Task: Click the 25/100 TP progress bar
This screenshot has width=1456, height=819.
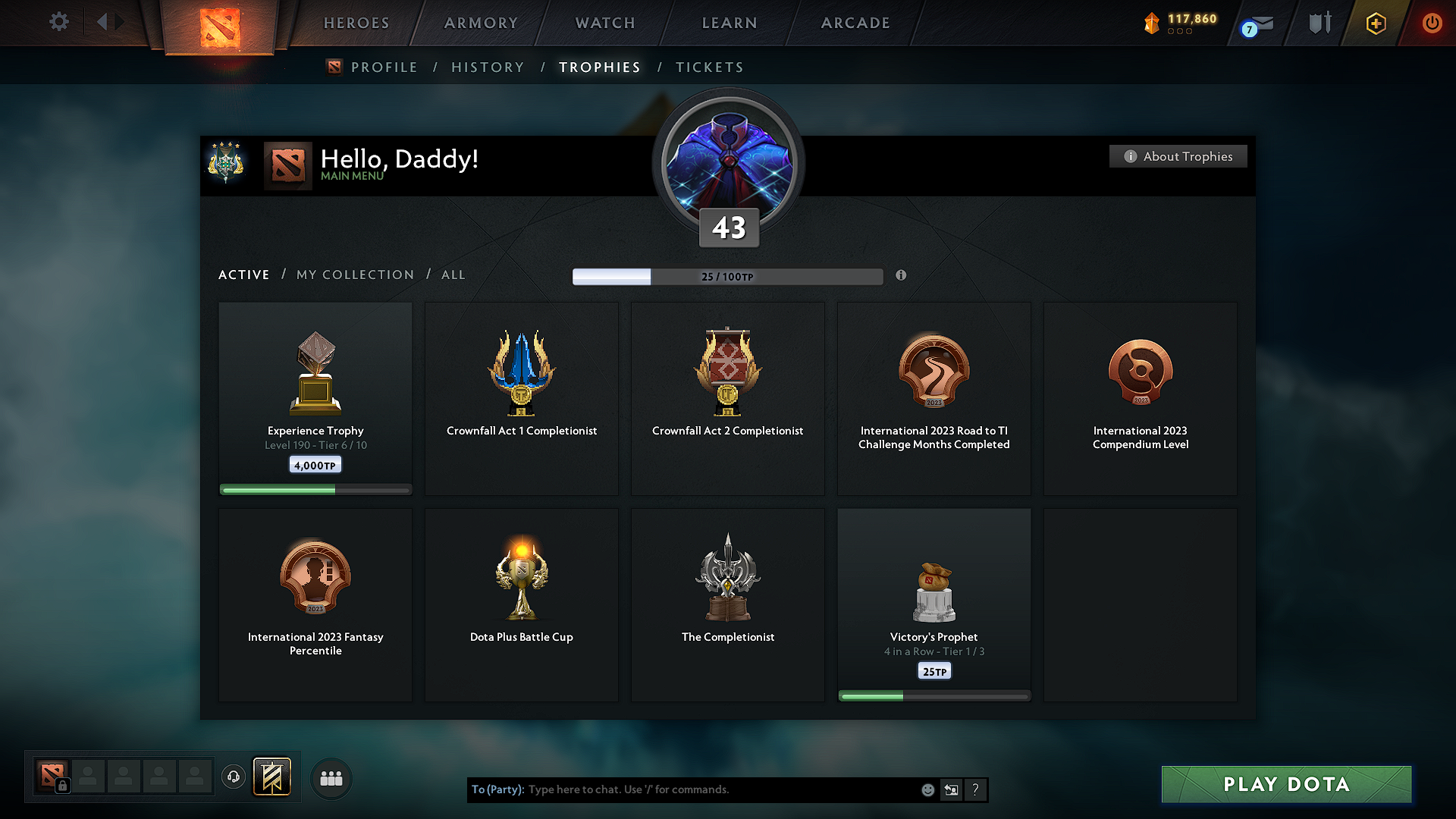Action: point(727,276)
